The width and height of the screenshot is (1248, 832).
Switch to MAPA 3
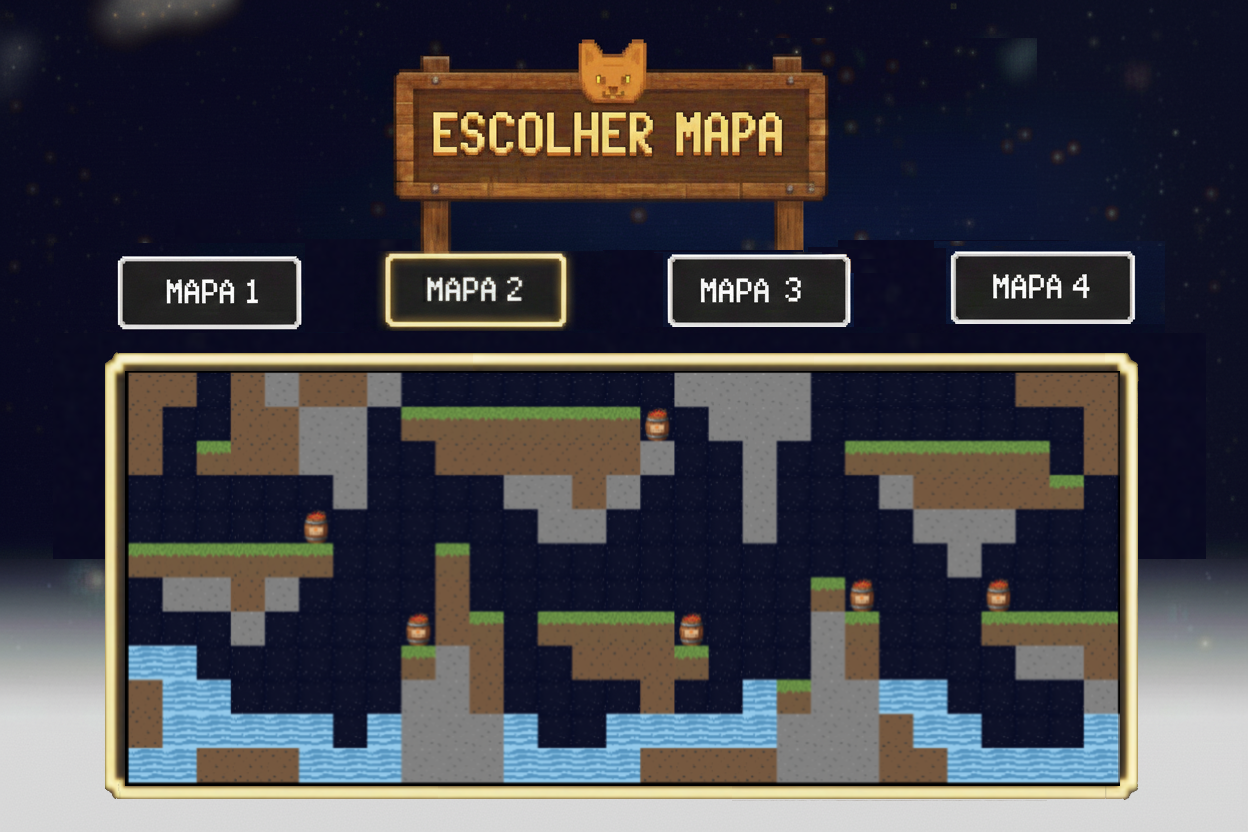(758, 291)
